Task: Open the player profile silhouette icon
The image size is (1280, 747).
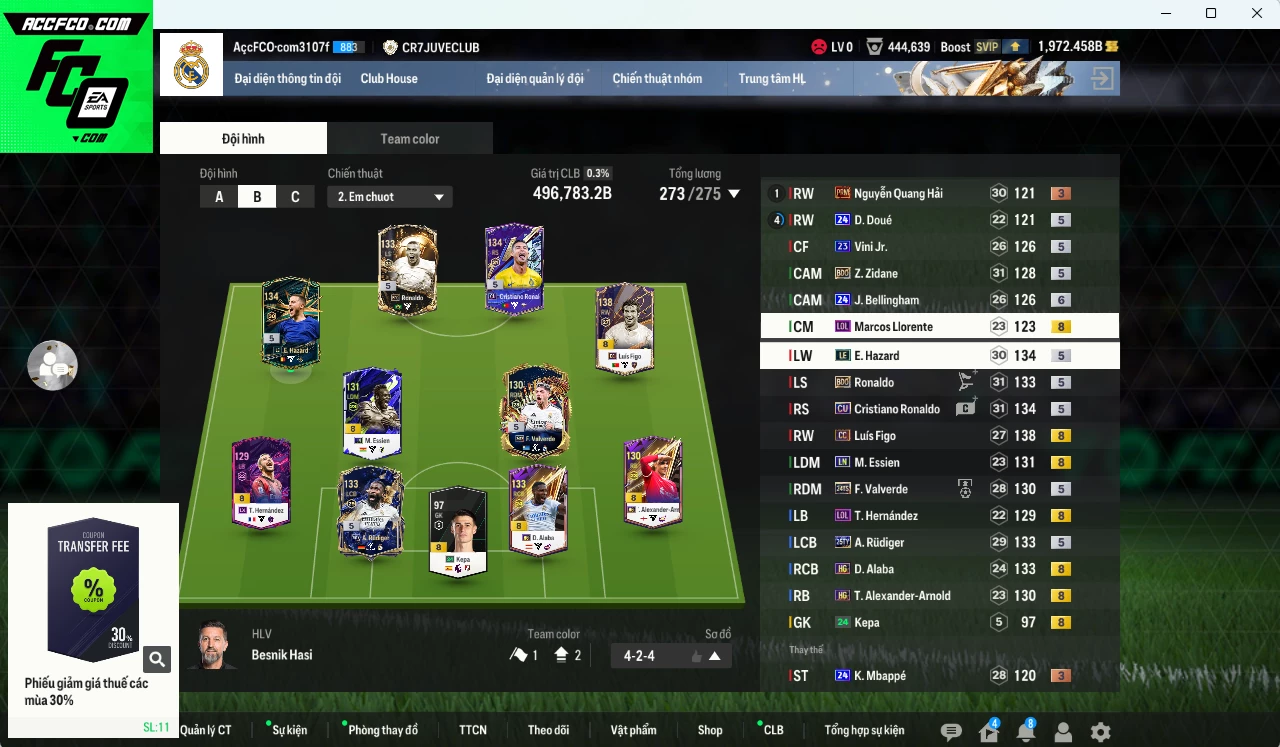Action: tap(1063, 732)
